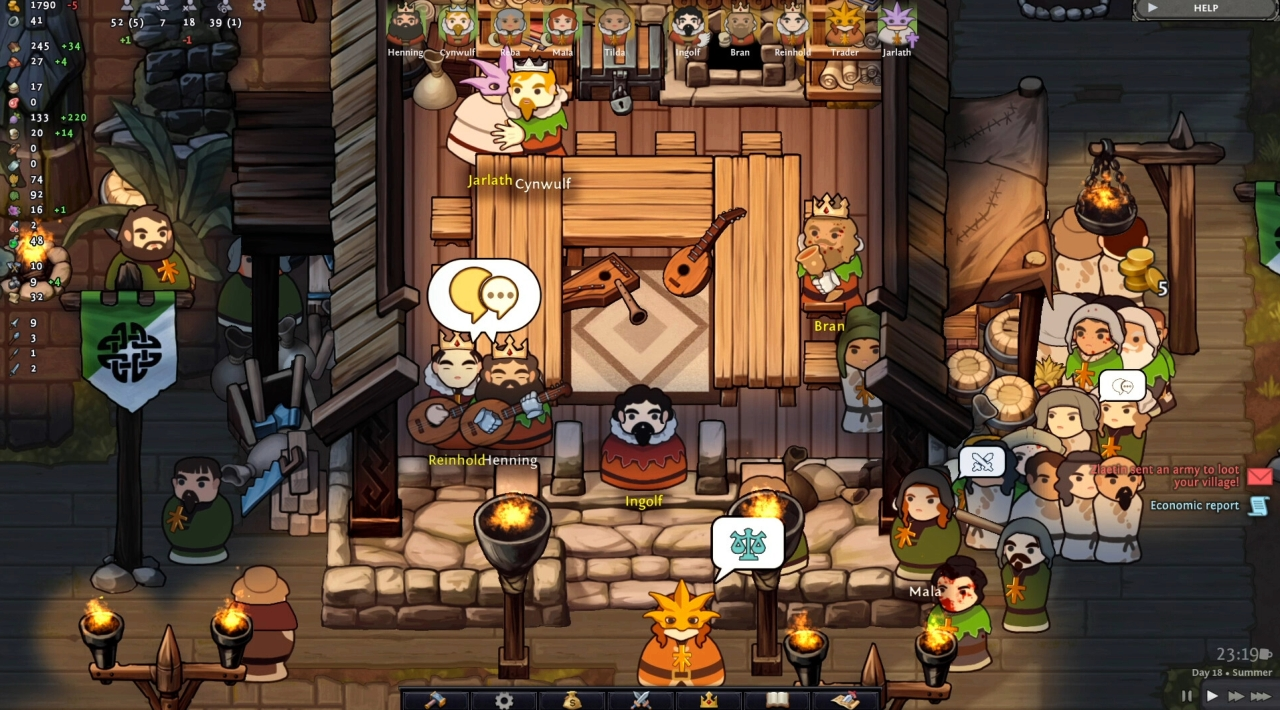The image size is (1280, 710).
Task: Select Cynwulf's portrait in the top bar
Action: coord(457,27)
